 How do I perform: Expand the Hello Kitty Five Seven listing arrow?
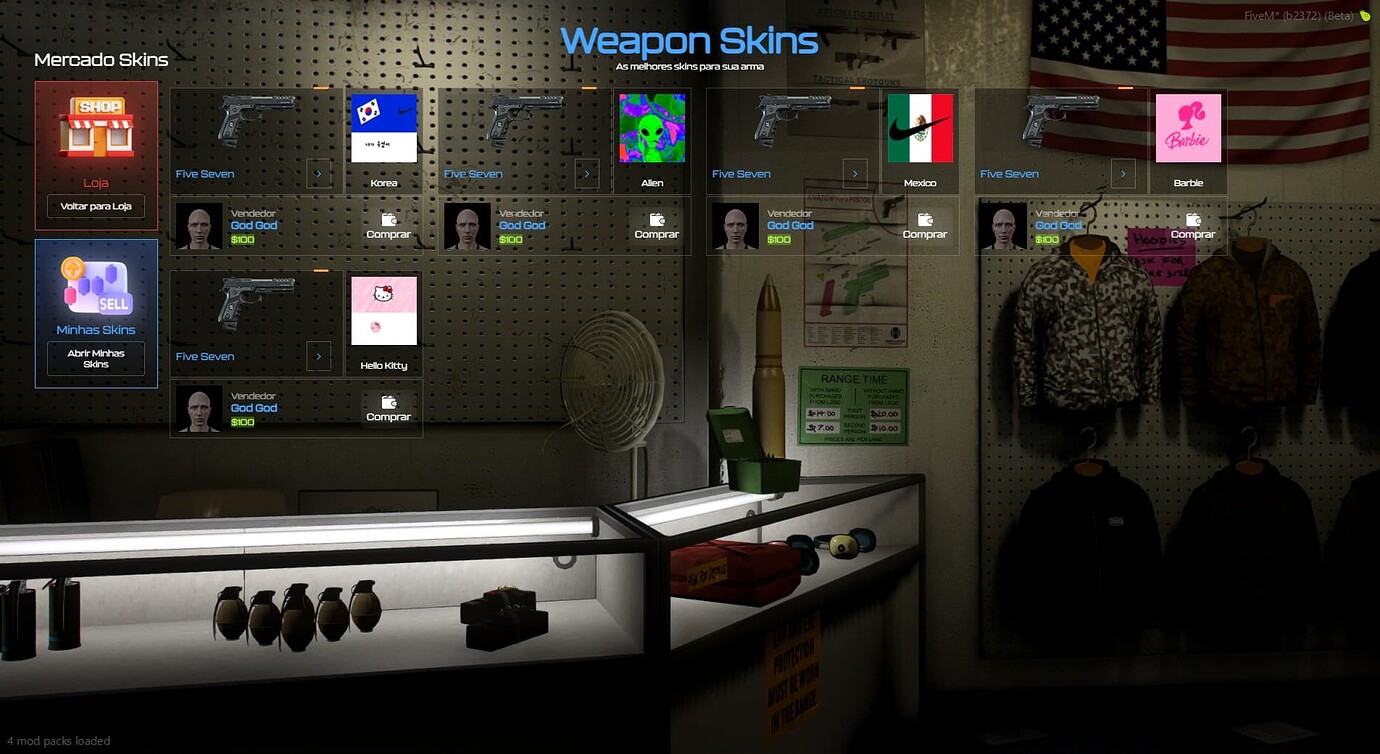pos(319,356)
